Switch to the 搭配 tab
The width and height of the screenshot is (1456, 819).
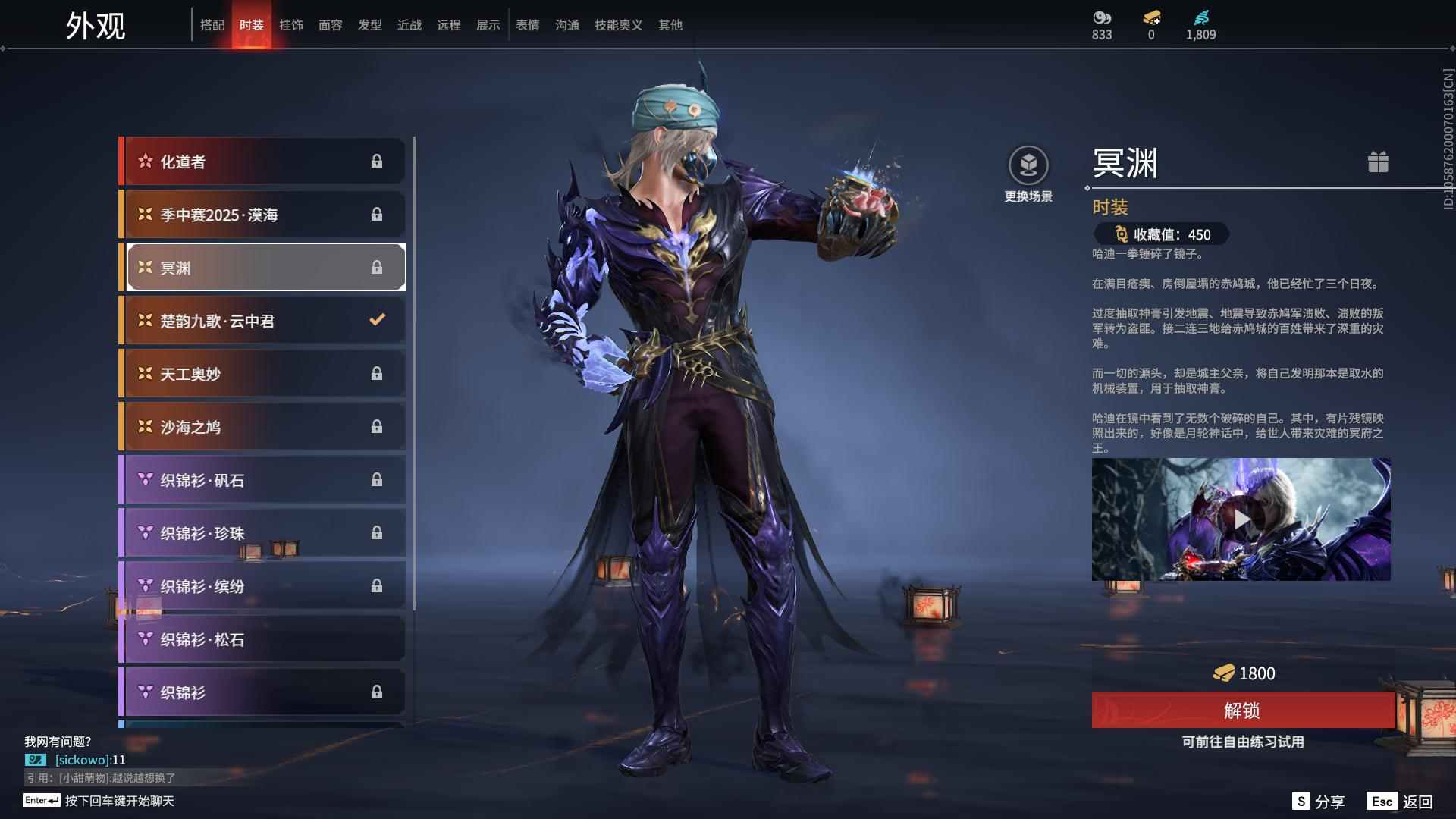click(212, 25)
